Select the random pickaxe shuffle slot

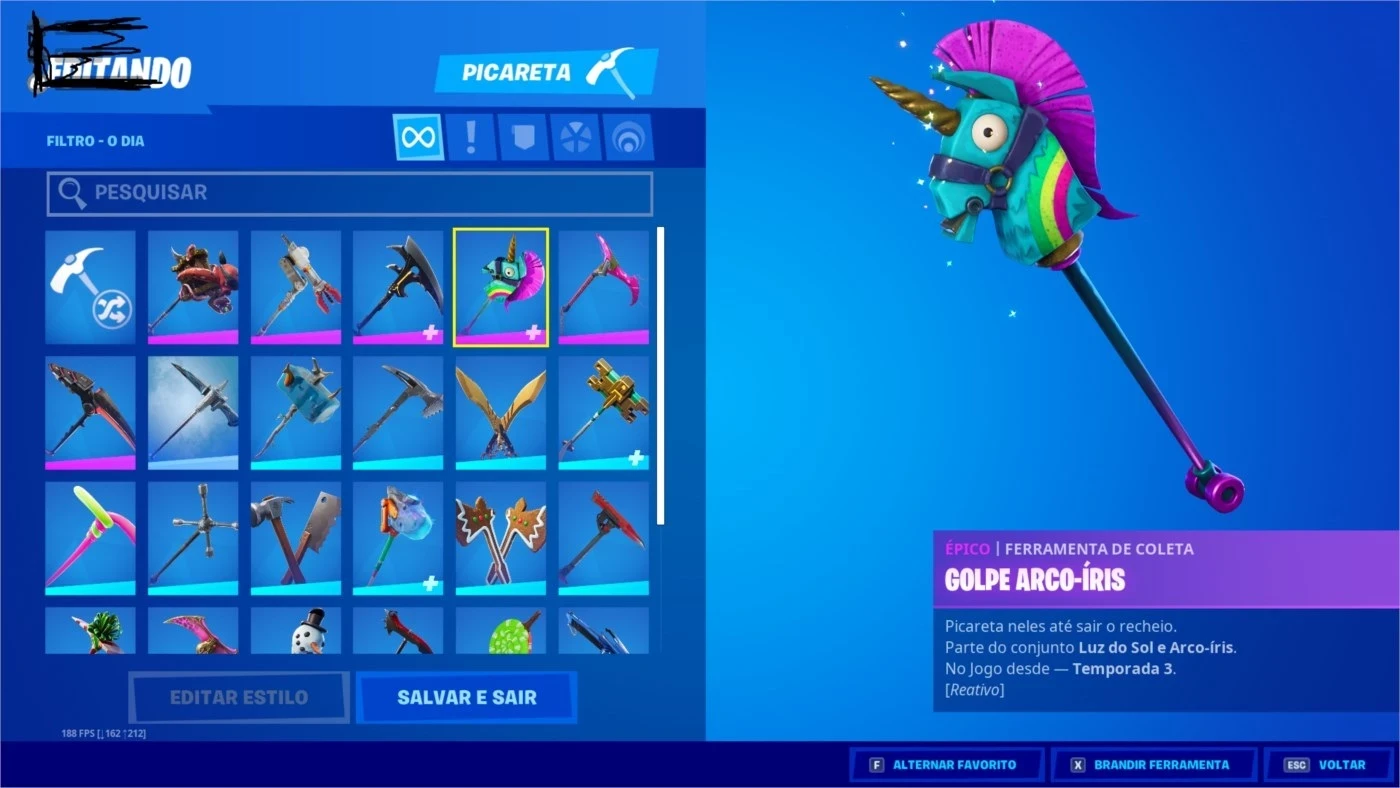click(90, 287)
